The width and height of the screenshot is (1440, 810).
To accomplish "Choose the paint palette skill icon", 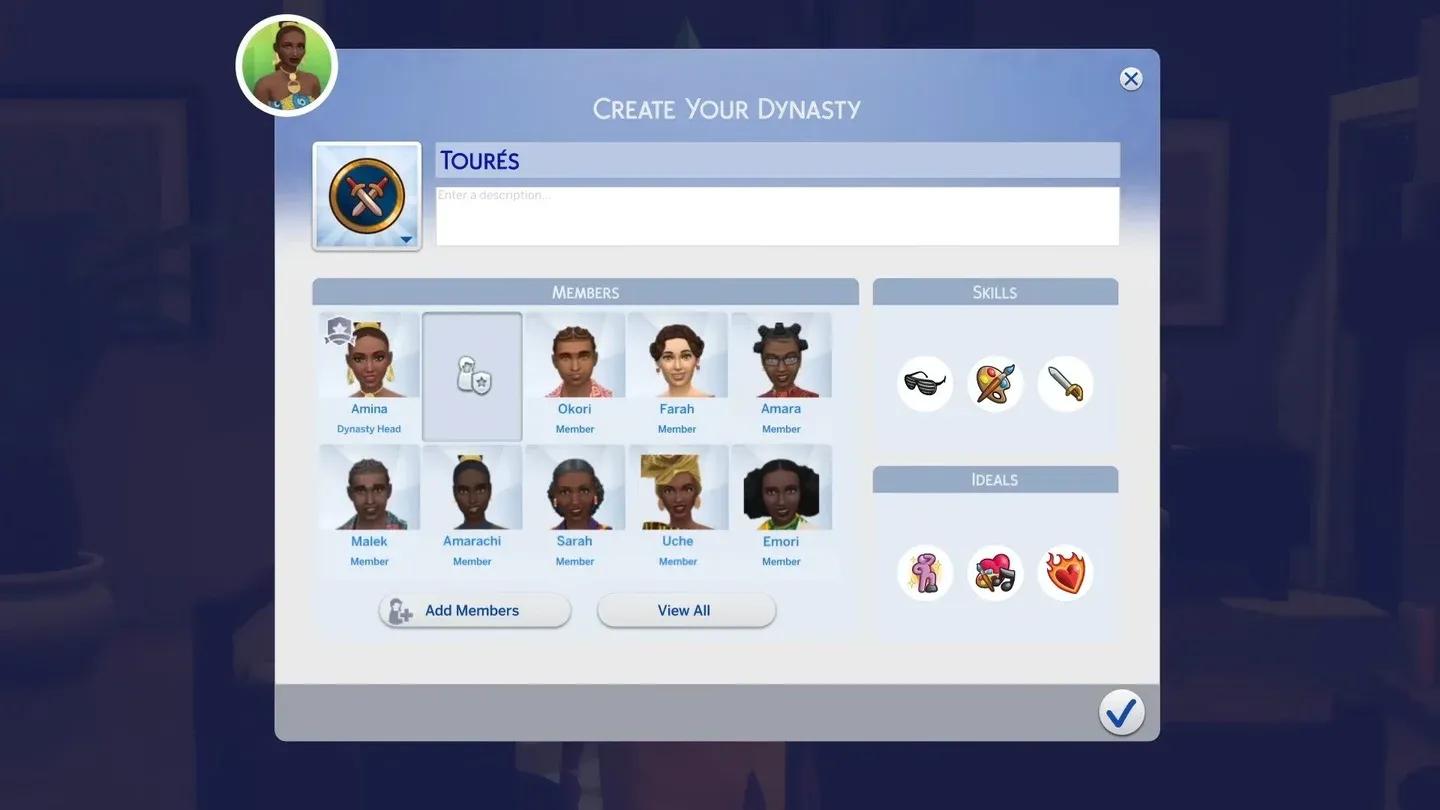I will point(995,384).
